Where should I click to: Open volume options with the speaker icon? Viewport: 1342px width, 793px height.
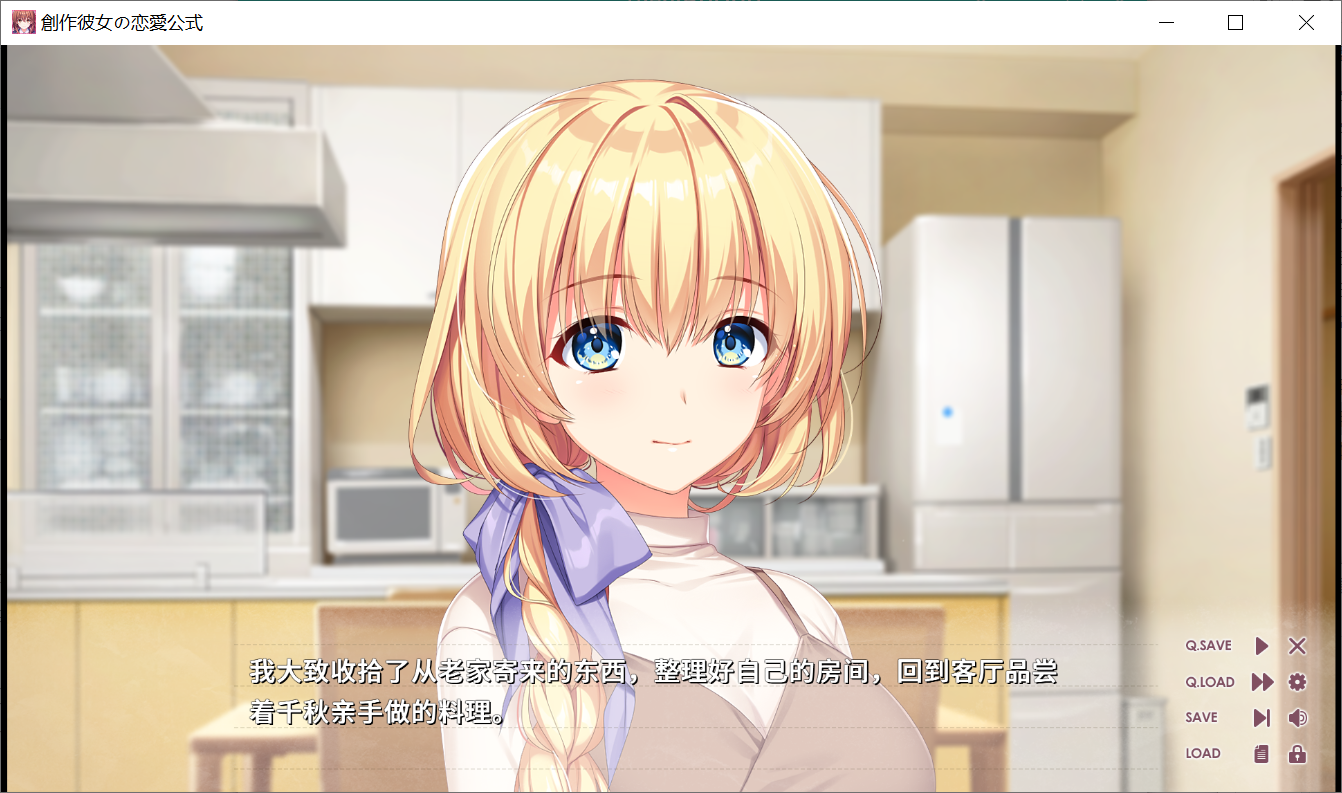pos(1297,717)
